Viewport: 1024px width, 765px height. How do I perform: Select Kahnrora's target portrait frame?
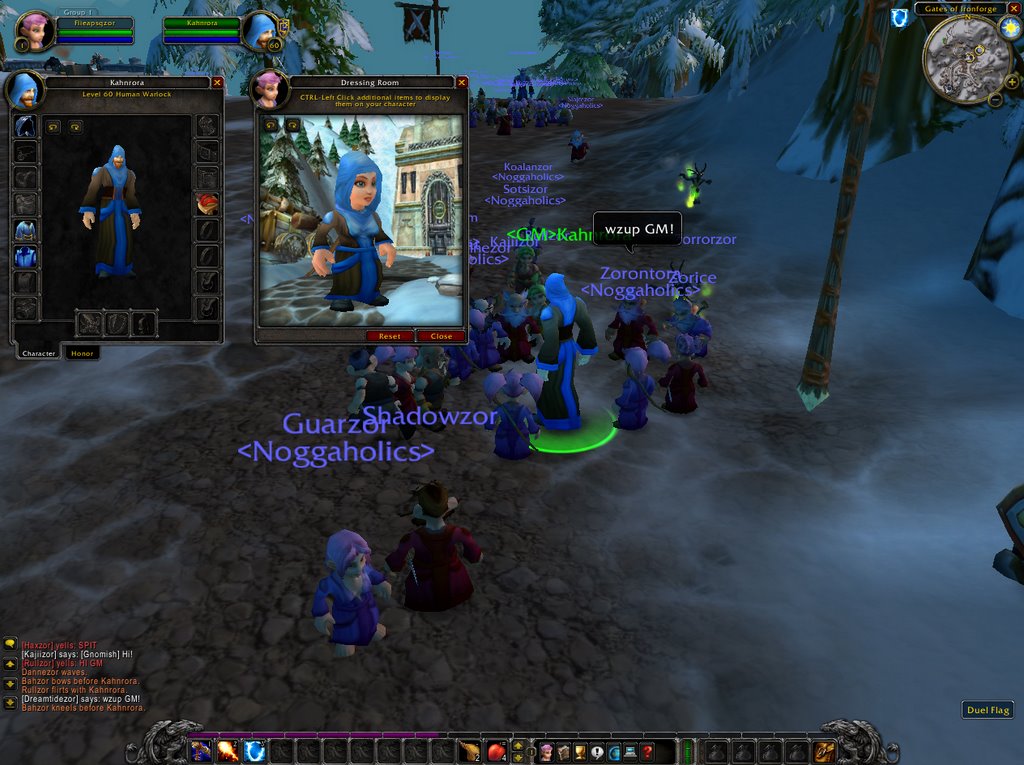(260, 31)
